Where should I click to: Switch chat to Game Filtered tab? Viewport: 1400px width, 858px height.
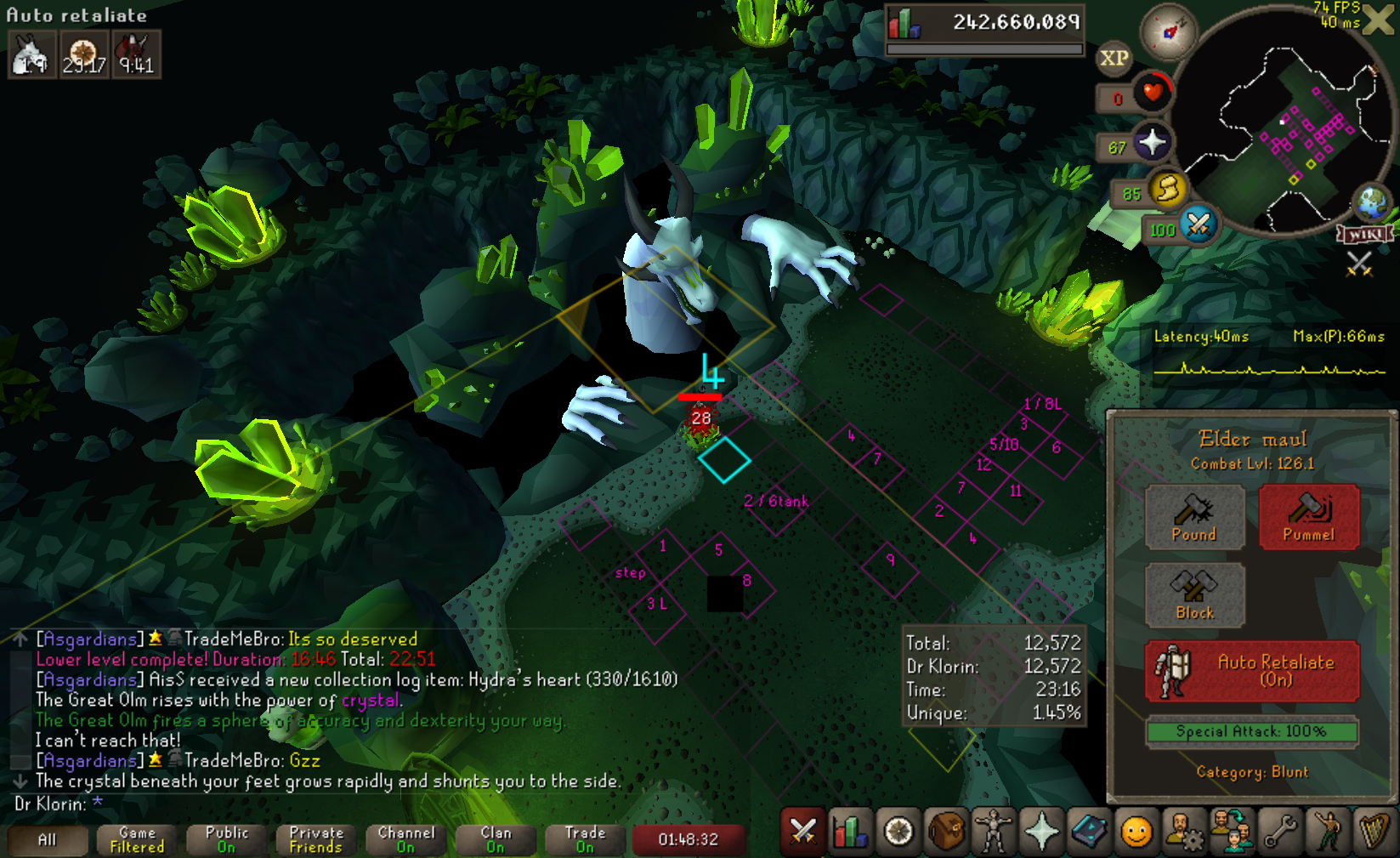pyautogui.click(x=137, y=840)
